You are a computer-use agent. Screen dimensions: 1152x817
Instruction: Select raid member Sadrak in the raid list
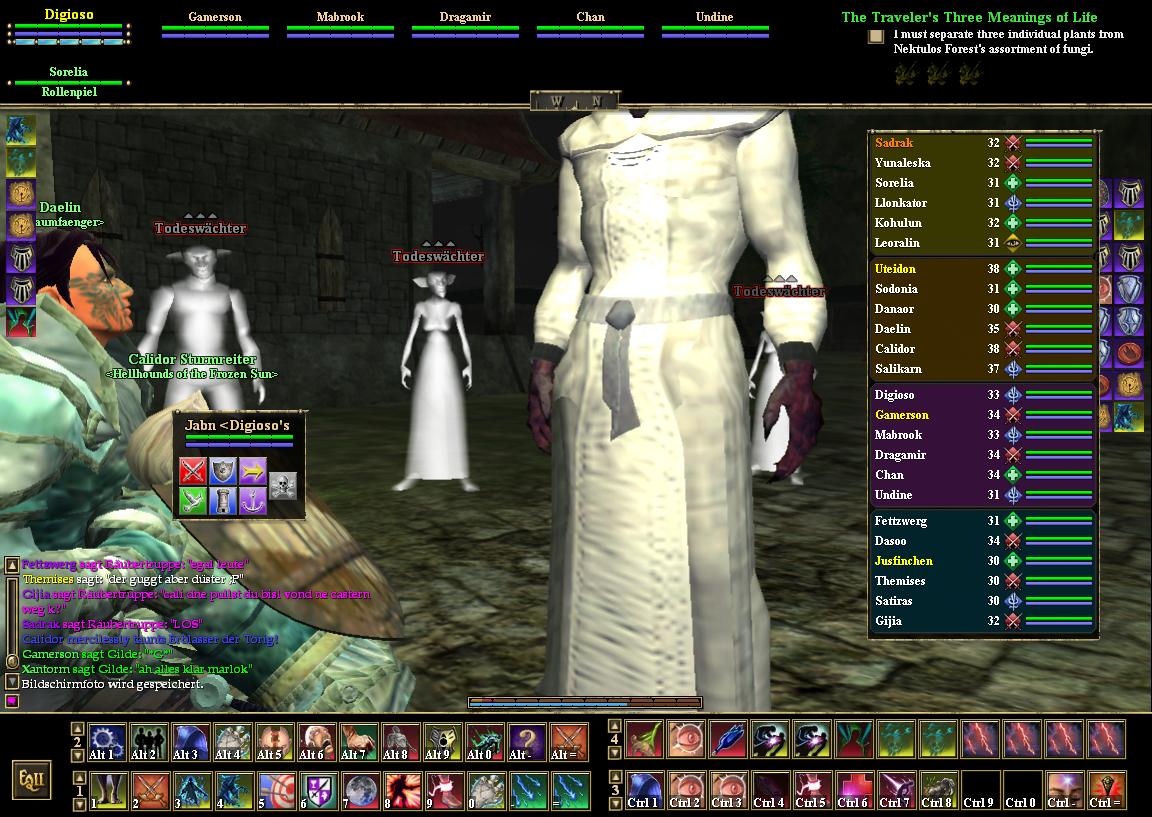pyautogui.click(x=895, y=143)
